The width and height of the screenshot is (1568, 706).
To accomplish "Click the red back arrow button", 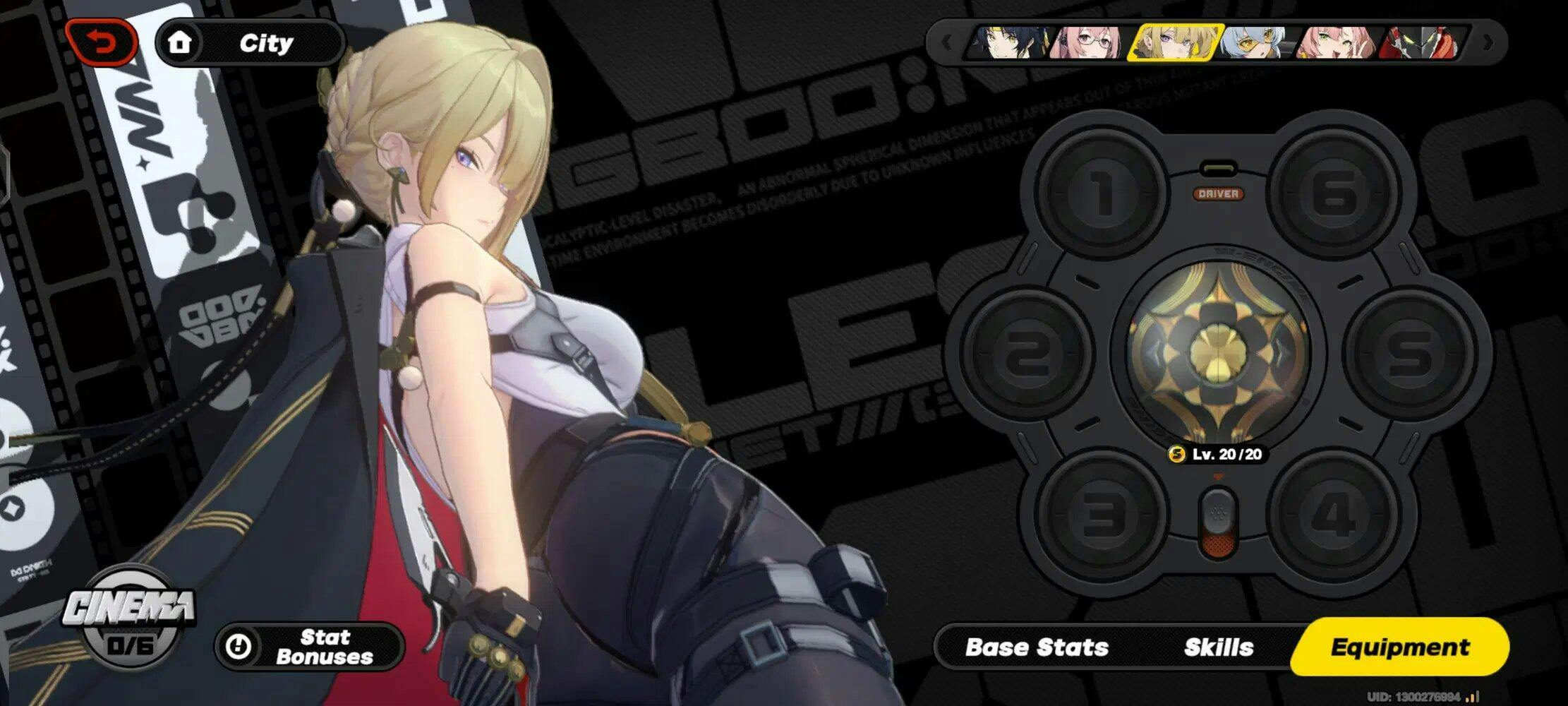I will point(102,43).
